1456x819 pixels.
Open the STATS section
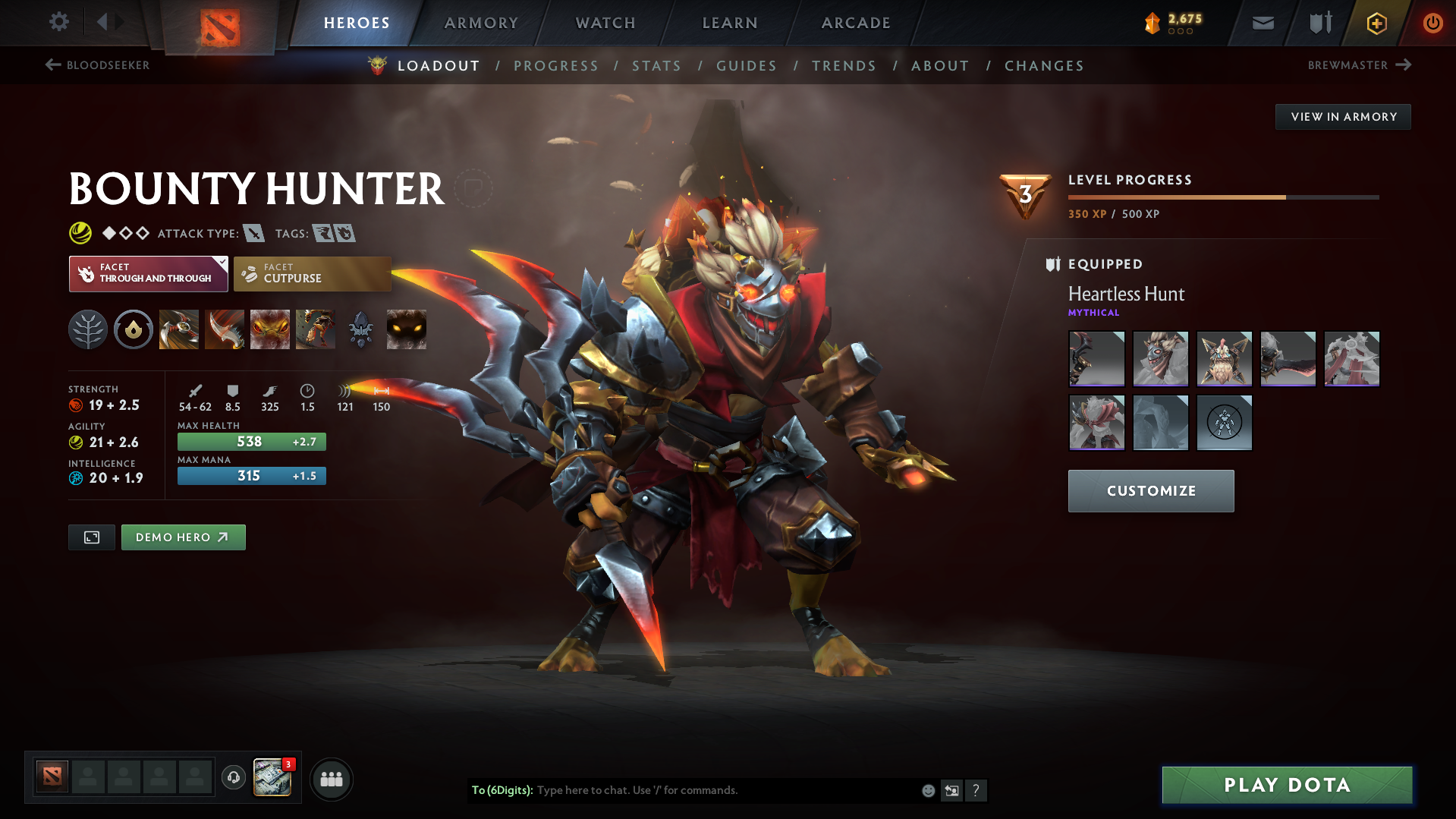(656, 66)
